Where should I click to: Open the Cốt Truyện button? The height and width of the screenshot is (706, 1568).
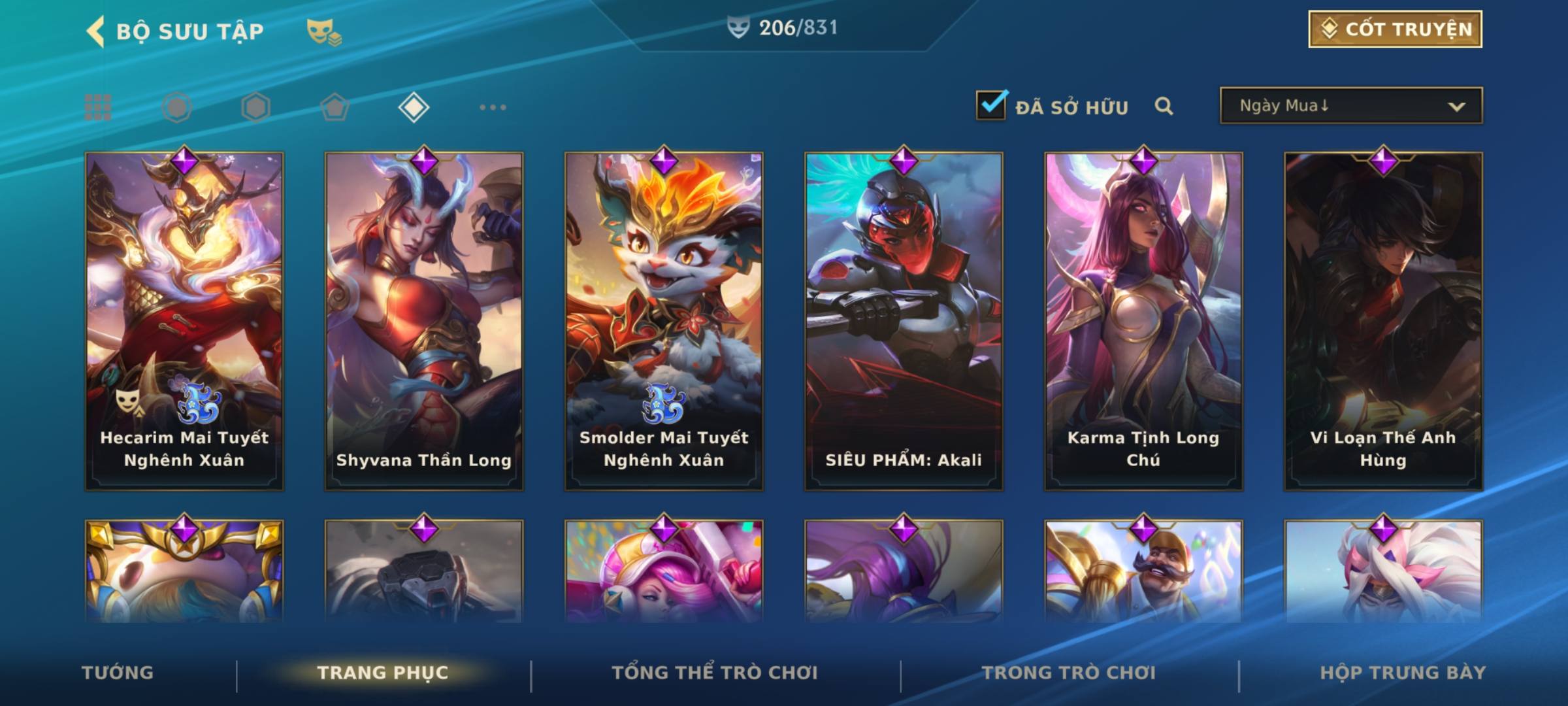1395,29
